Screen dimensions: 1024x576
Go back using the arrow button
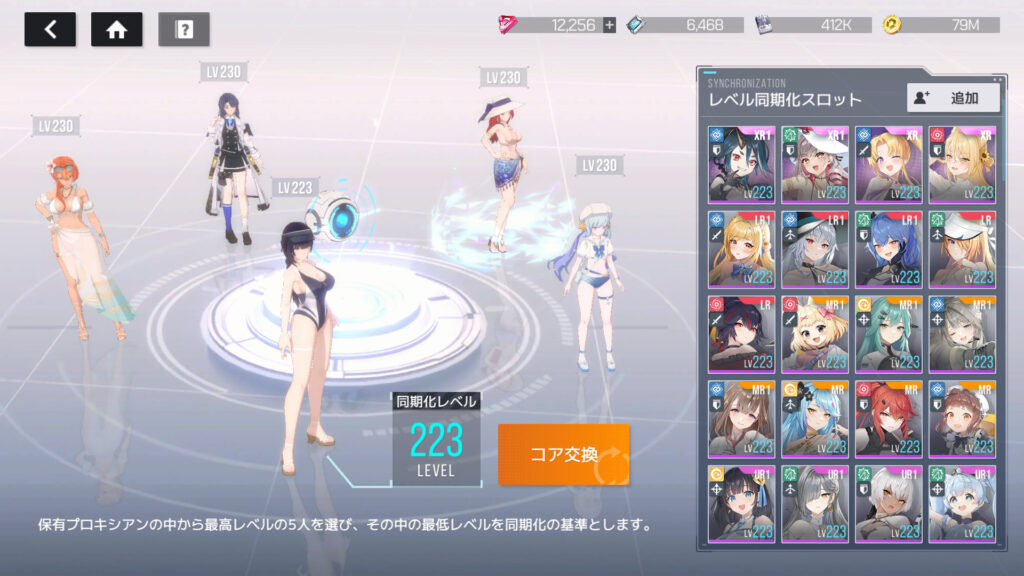point(50,29)
